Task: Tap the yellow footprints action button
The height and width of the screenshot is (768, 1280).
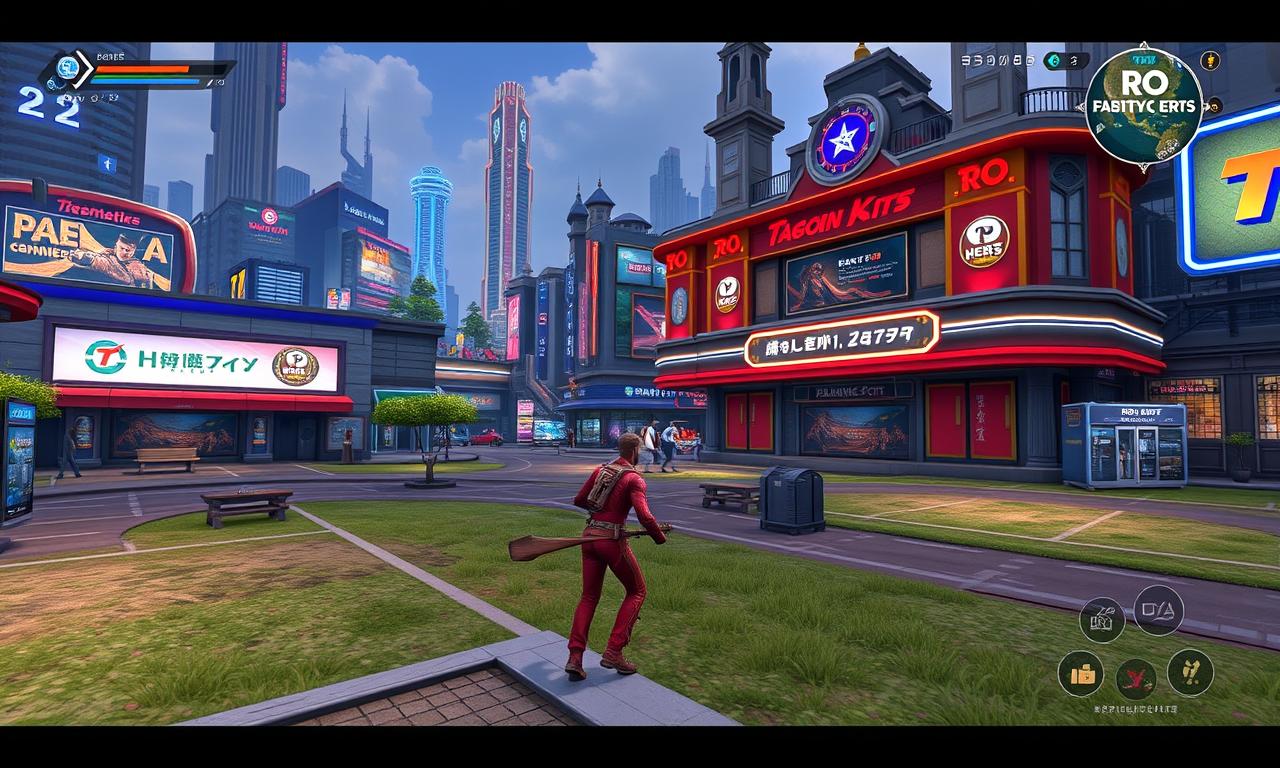Action: pos(1190,673)
